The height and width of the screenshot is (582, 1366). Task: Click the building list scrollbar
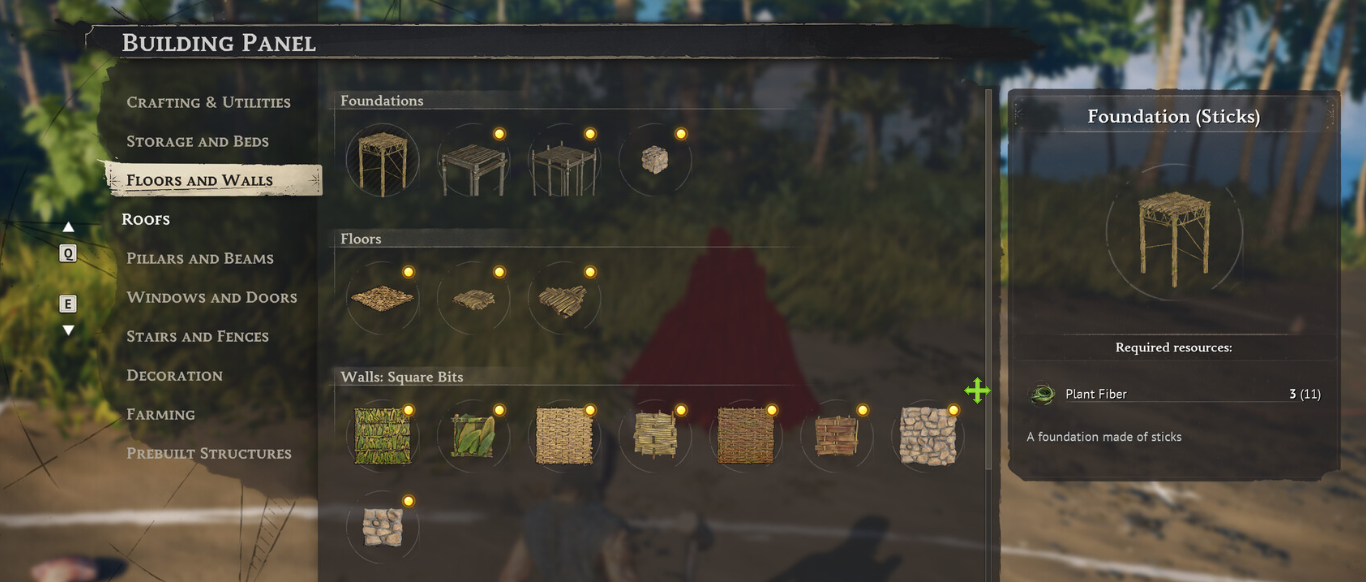[x=988, y=280]
